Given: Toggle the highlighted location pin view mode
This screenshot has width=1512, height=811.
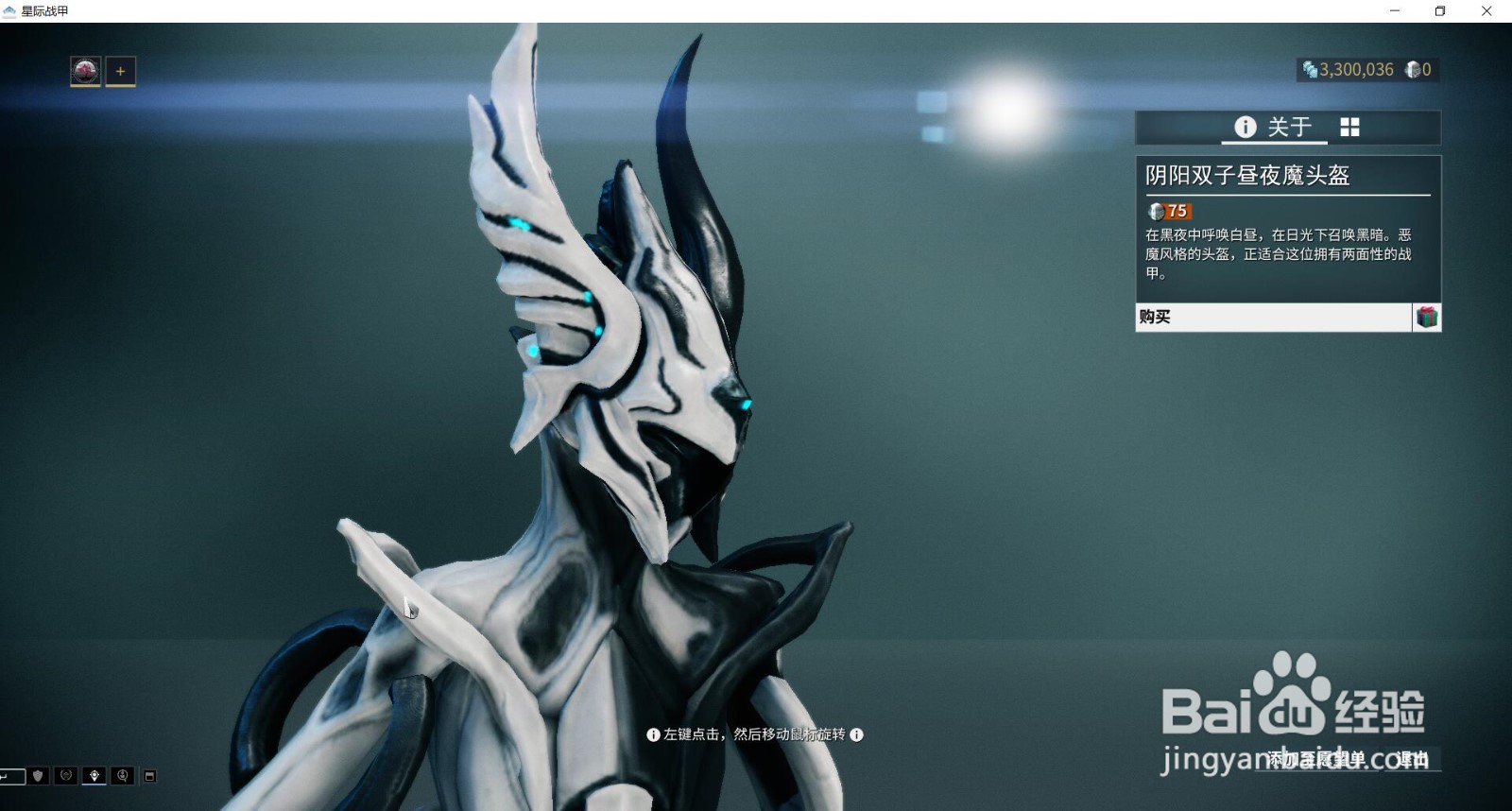Looking at the screenshot, I should pos(94,775).
